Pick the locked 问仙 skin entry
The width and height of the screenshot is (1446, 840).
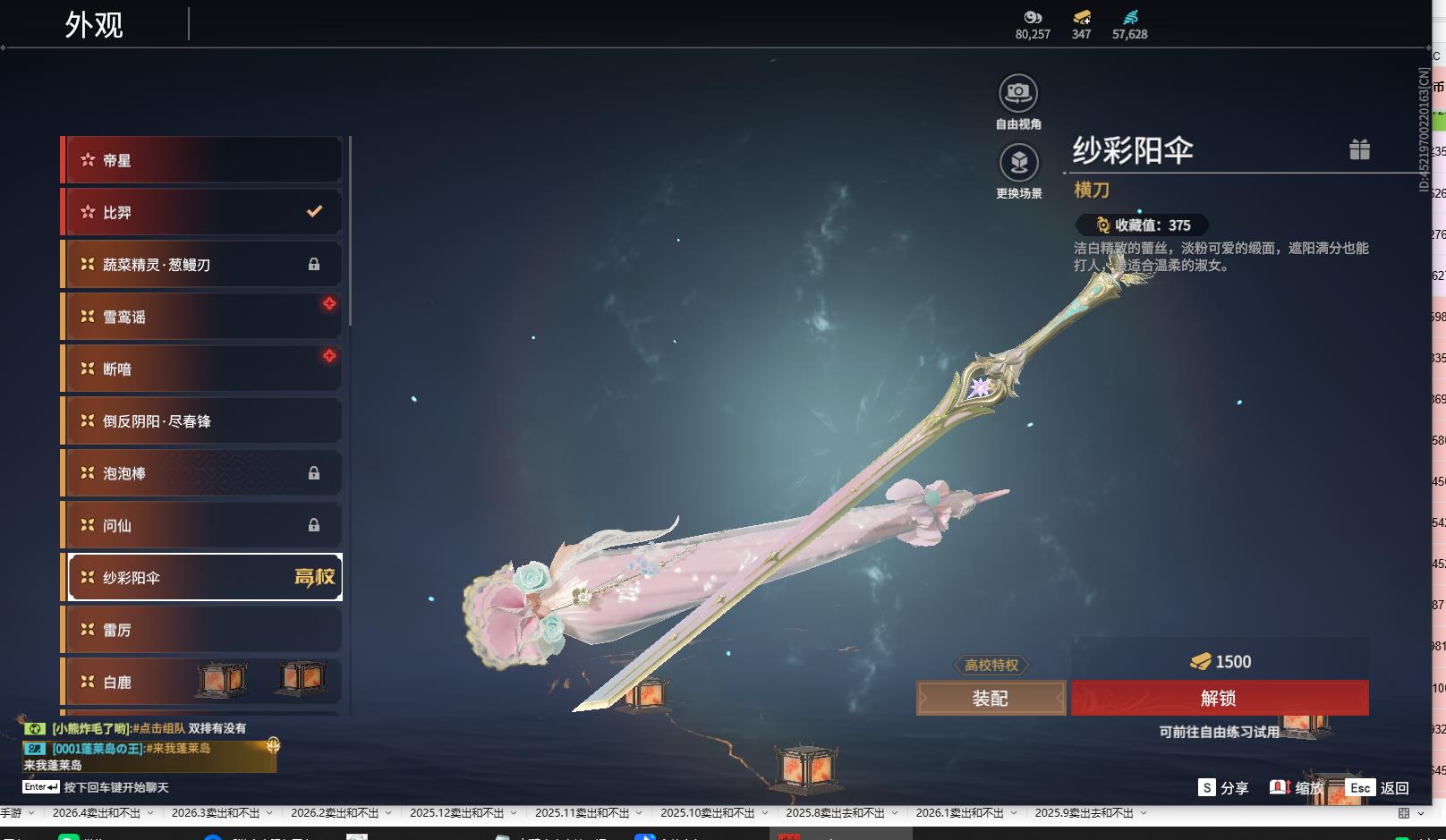coord(202,525)
